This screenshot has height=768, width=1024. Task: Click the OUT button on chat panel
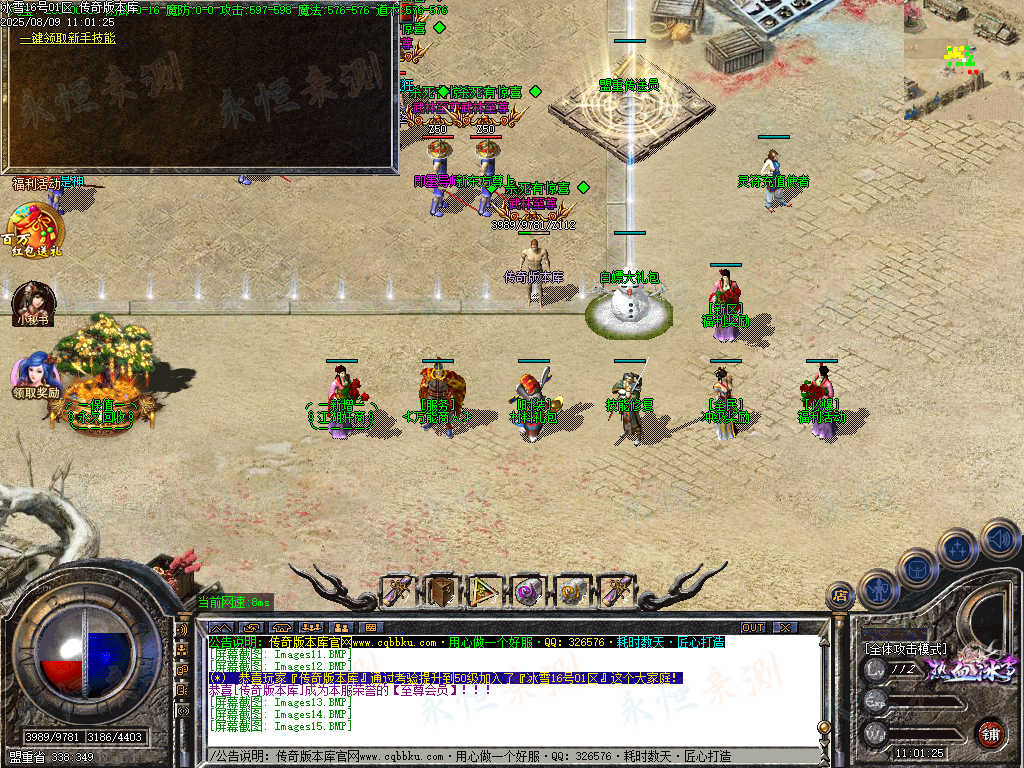pyautogui.click(x=752, y=627)
